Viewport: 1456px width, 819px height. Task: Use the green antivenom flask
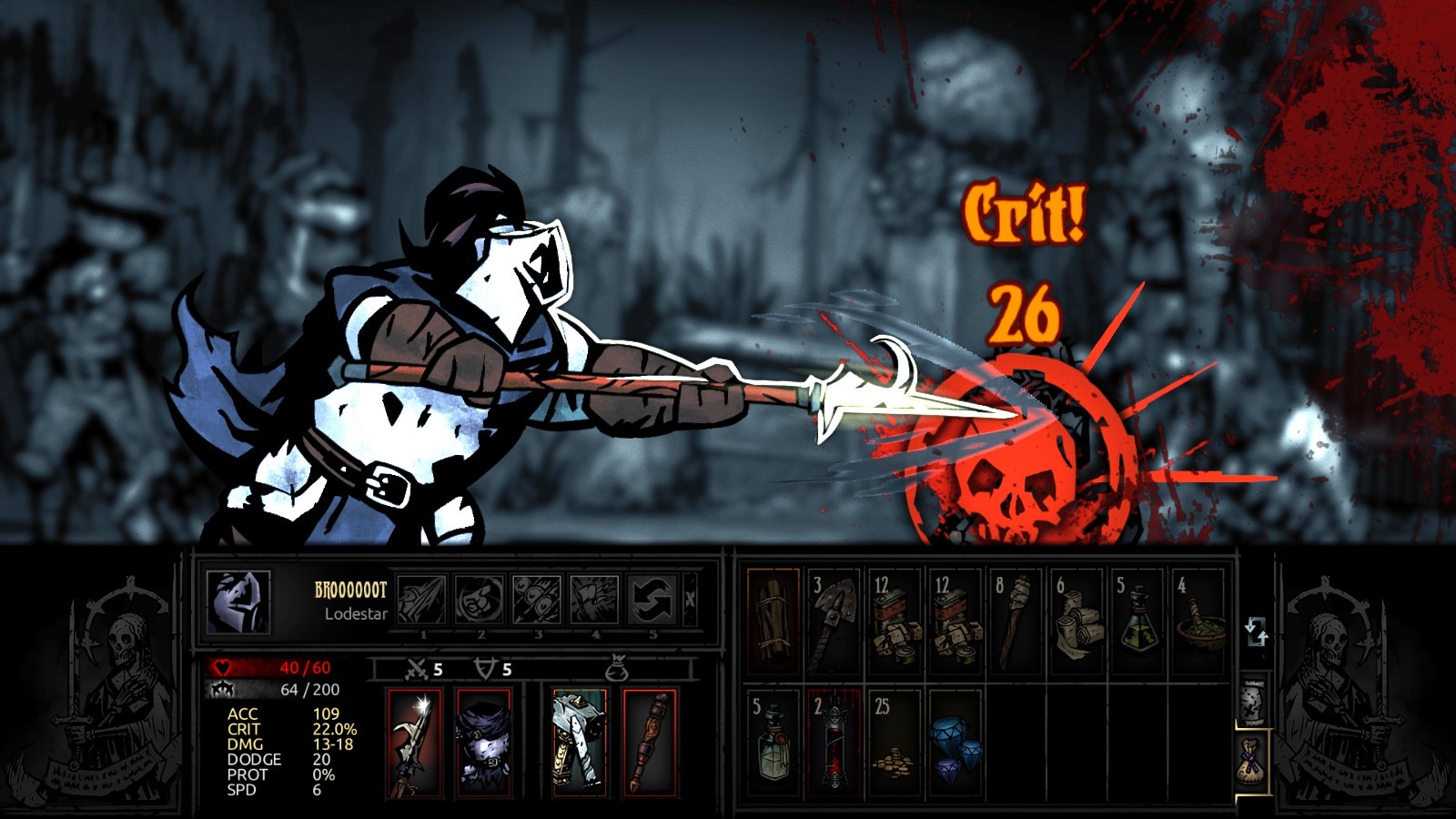1137,622
